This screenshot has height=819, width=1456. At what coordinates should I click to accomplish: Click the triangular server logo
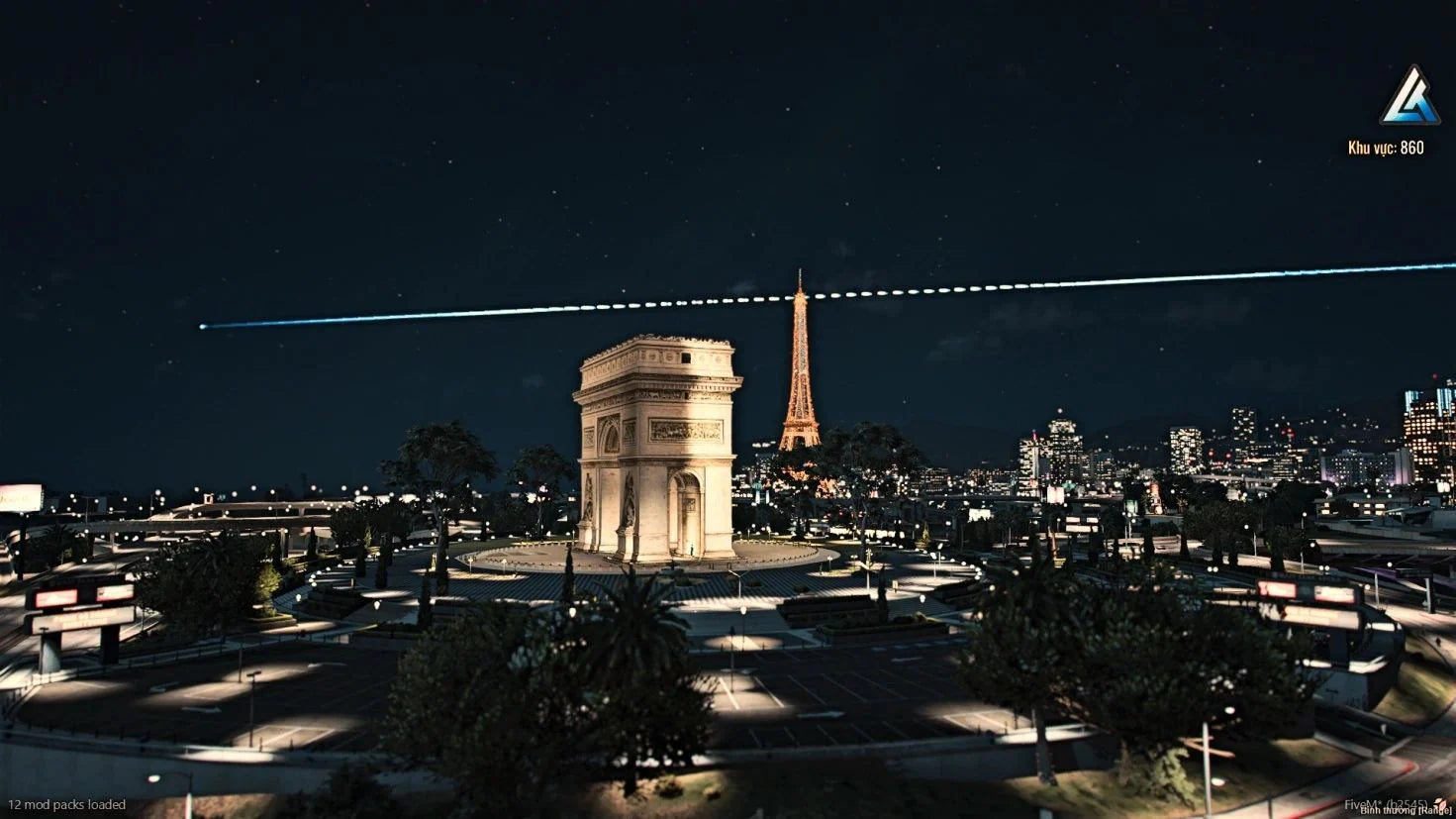(x=1409, y=97)
